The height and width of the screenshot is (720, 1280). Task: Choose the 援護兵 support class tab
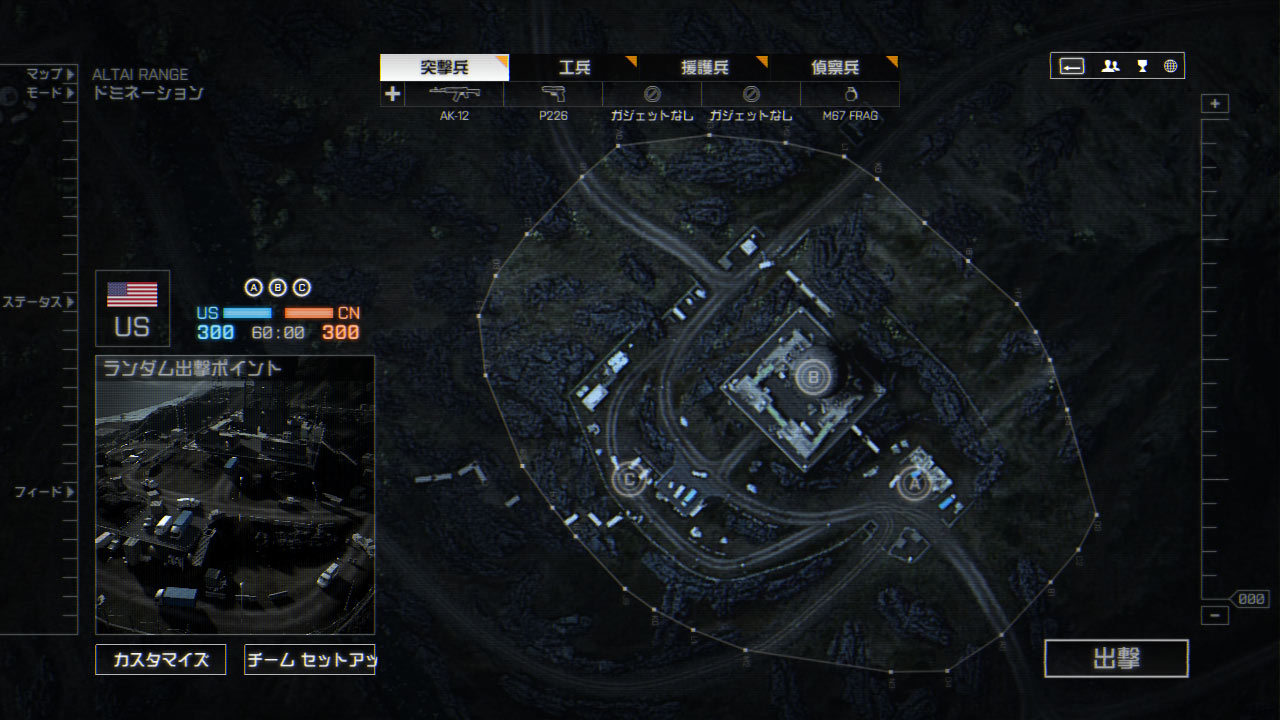(x=705, y=67)
